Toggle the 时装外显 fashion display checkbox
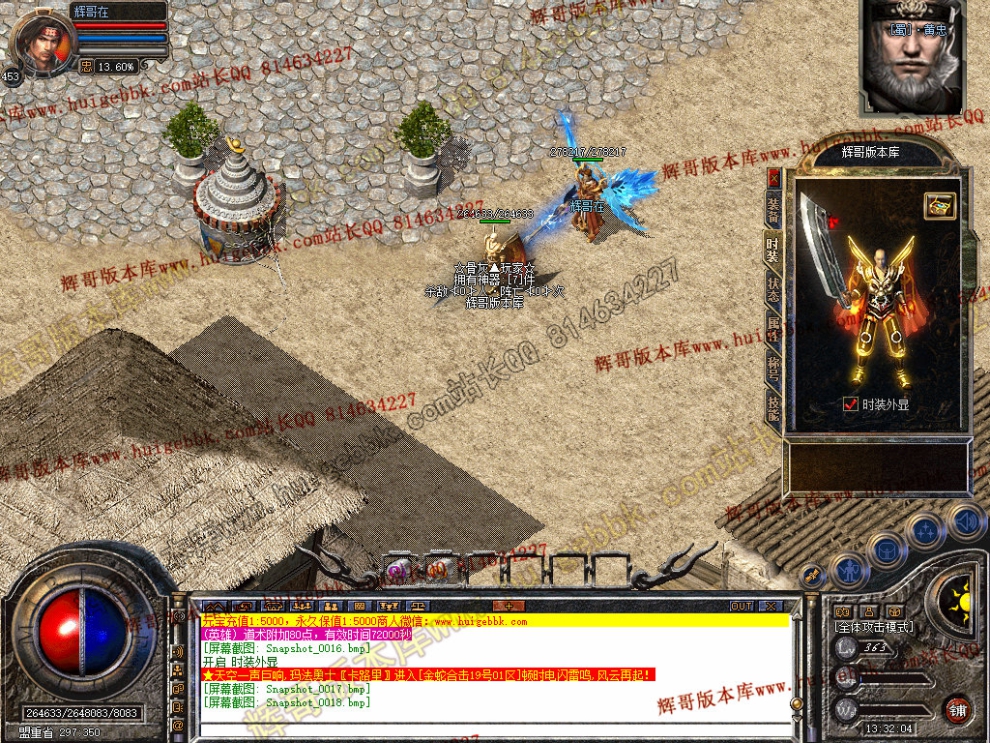Screen dimensions: 990x743 tap(851, 404)
